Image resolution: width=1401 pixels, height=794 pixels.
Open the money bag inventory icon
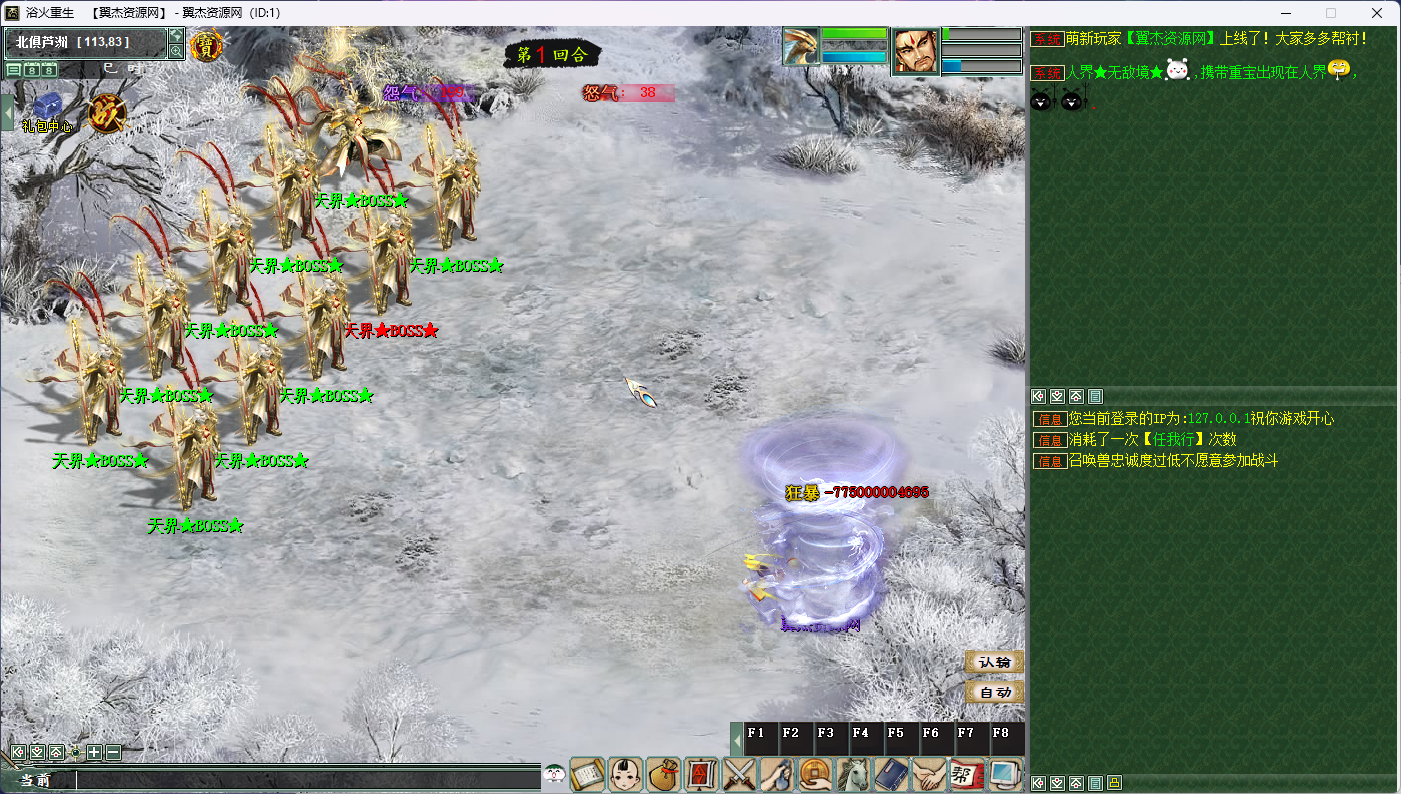664,775
